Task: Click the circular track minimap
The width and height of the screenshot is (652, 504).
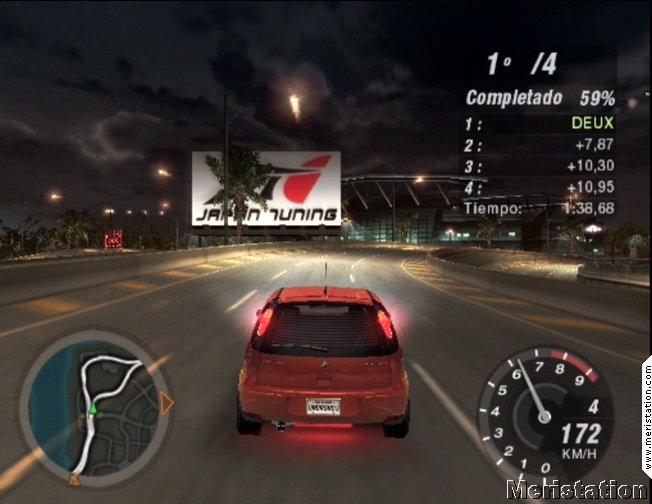Action: coord(96,401)
